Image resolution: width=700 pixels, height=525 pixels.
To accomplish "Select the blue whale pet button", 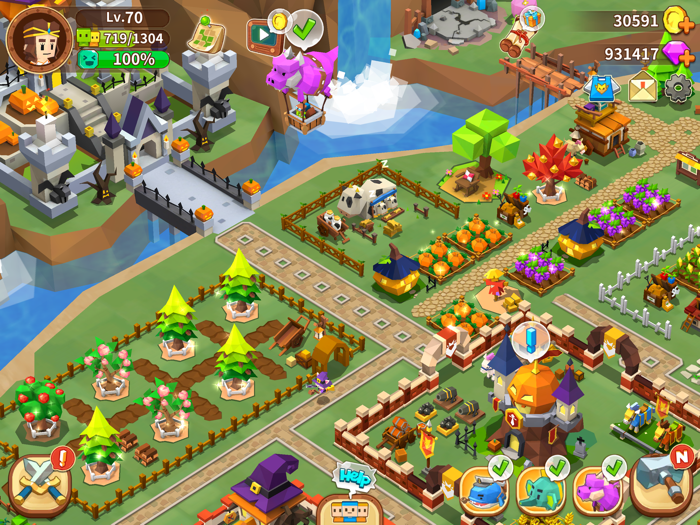I will pos(484,490).
